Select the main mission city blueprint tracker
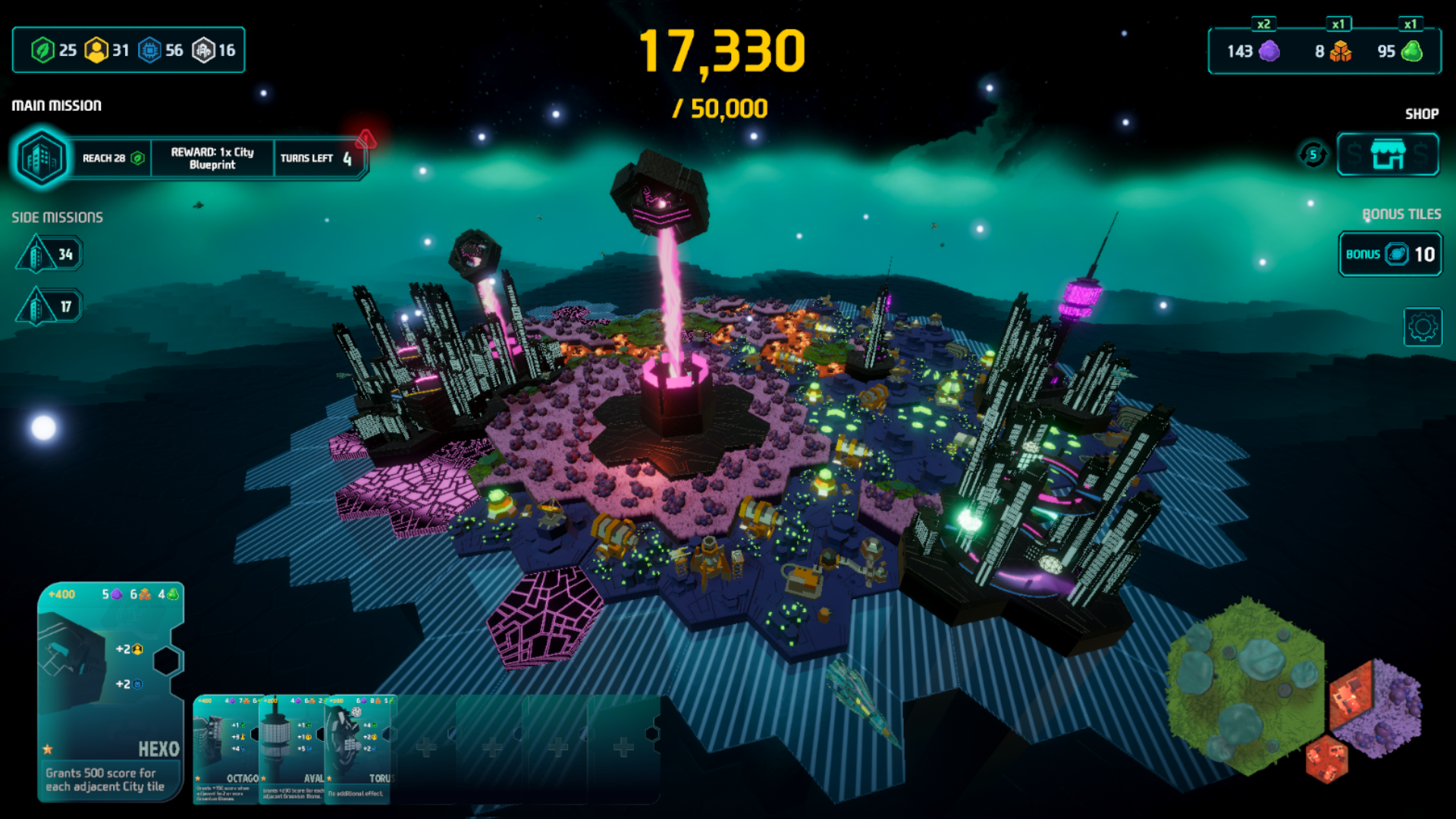 [x=190, y=158]
